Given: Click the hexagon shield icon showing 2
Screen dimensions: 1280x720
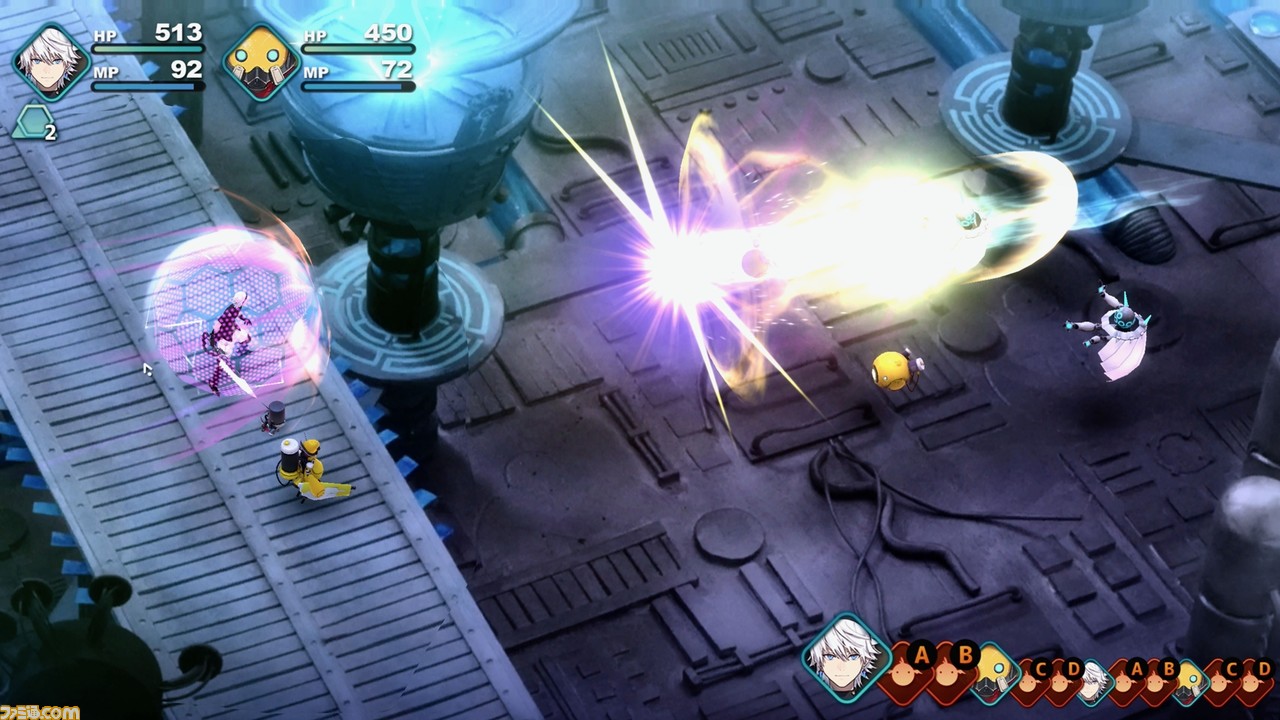Looking at the screenshot, I should click(33, 123).
